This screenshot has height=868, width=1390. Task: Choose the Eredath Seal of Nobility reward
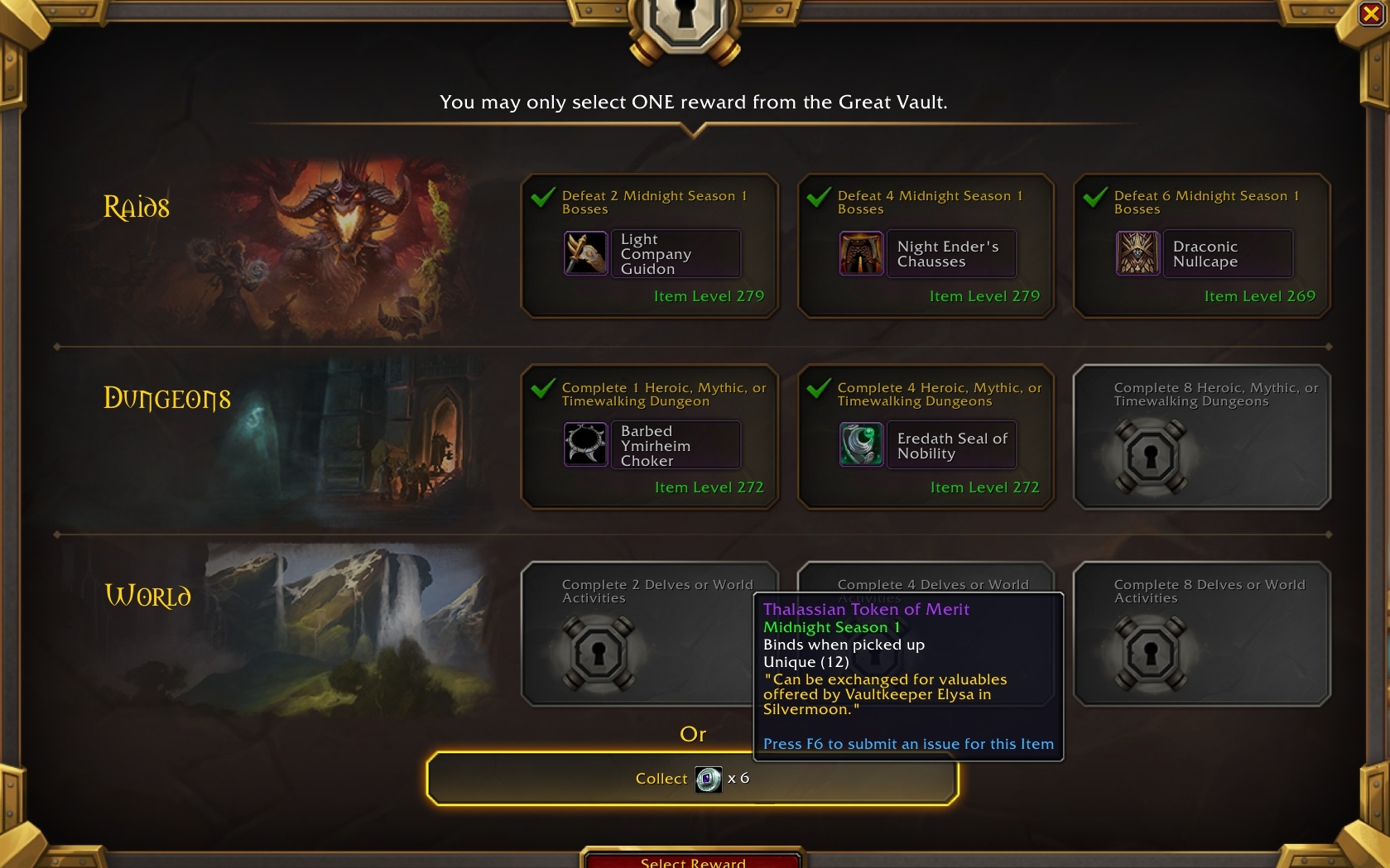(x=926, y=437)
